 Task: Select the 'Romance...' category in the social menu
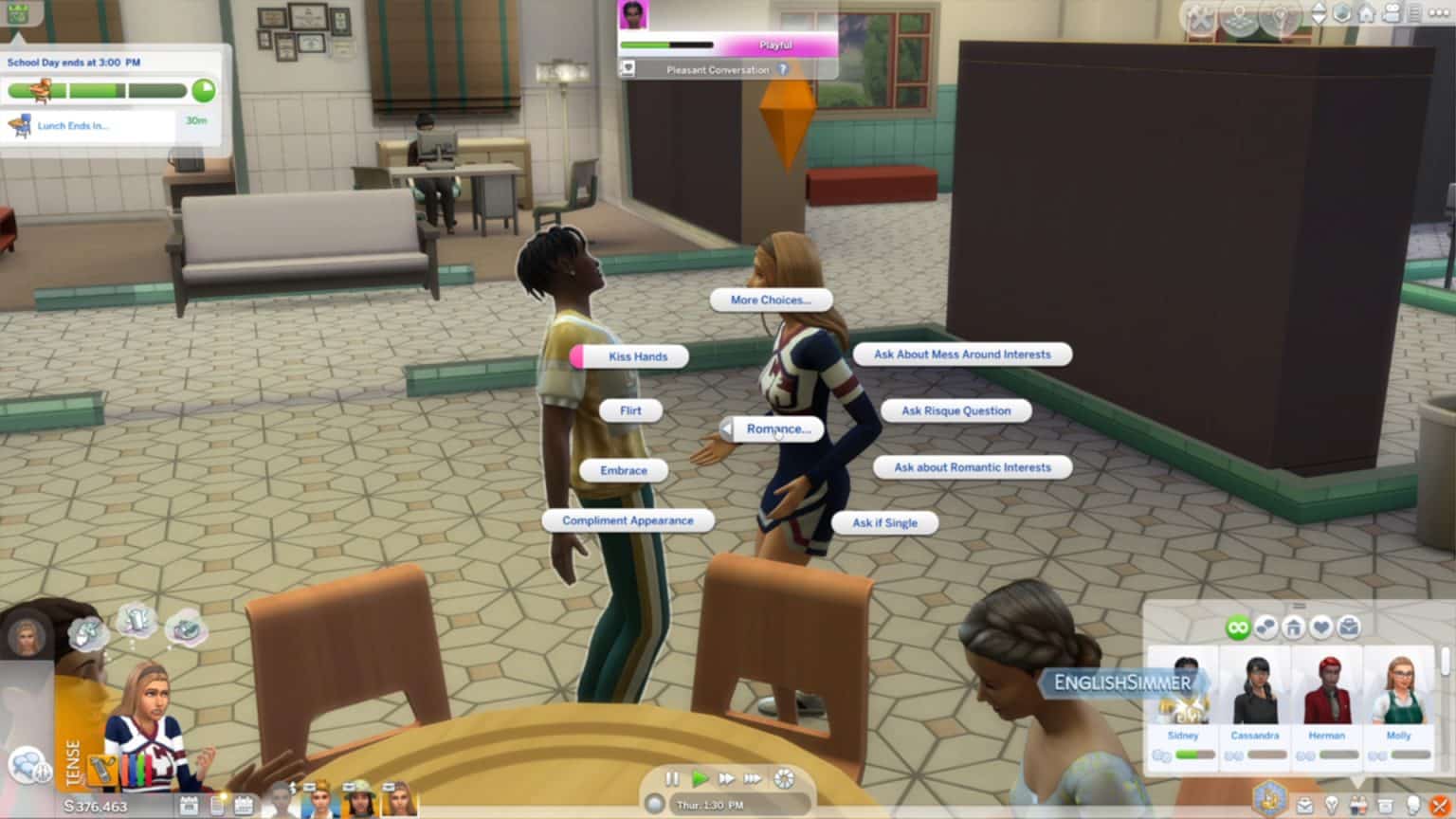click(778, 428)
